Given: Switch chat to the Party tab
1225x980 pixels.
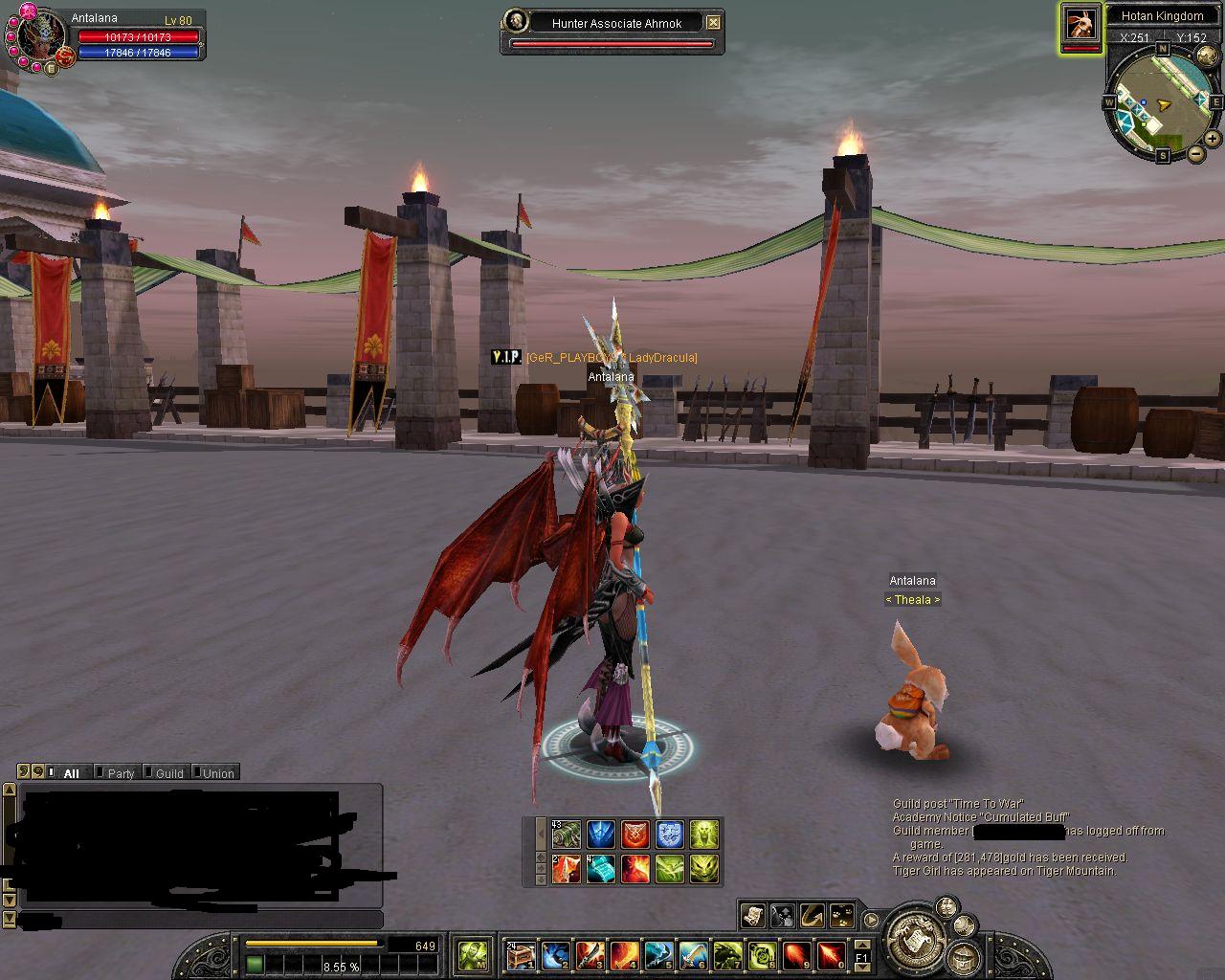Looking at the screenshot, I should 120,773.
